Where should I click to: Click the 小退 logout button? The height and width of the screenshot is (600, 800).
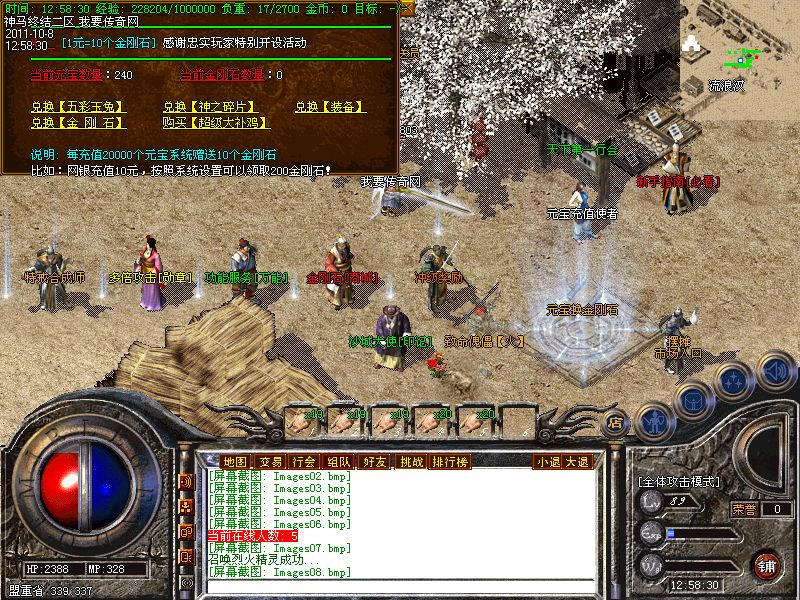coord(547,461)
